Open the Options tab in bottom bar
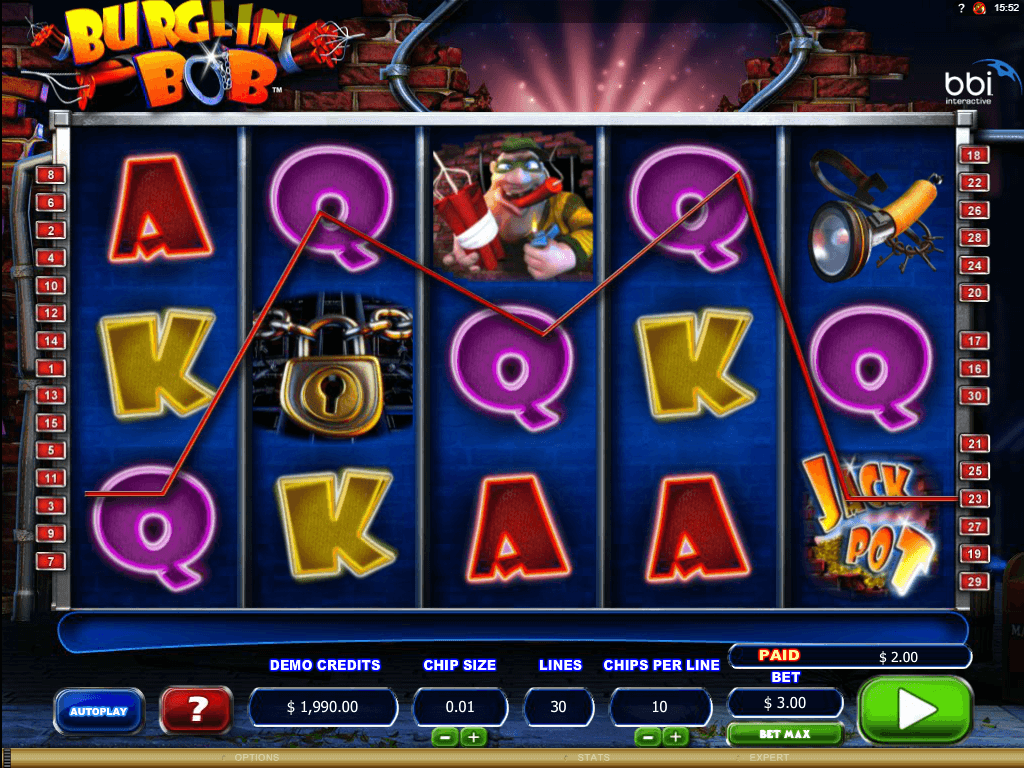The image size is (1024, 768). coord(257,758)
